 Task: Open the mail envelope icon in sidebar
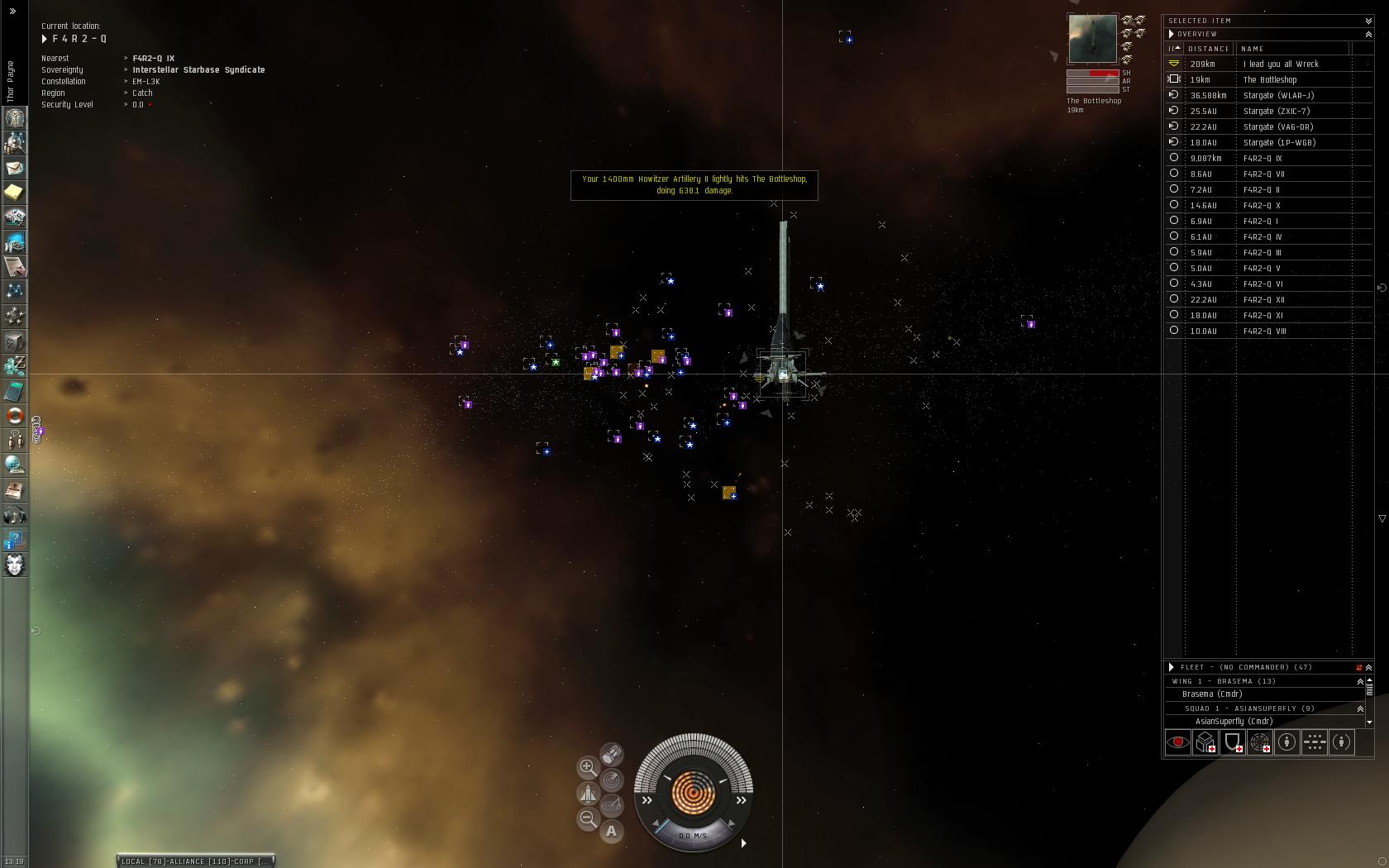coord(15,168)
